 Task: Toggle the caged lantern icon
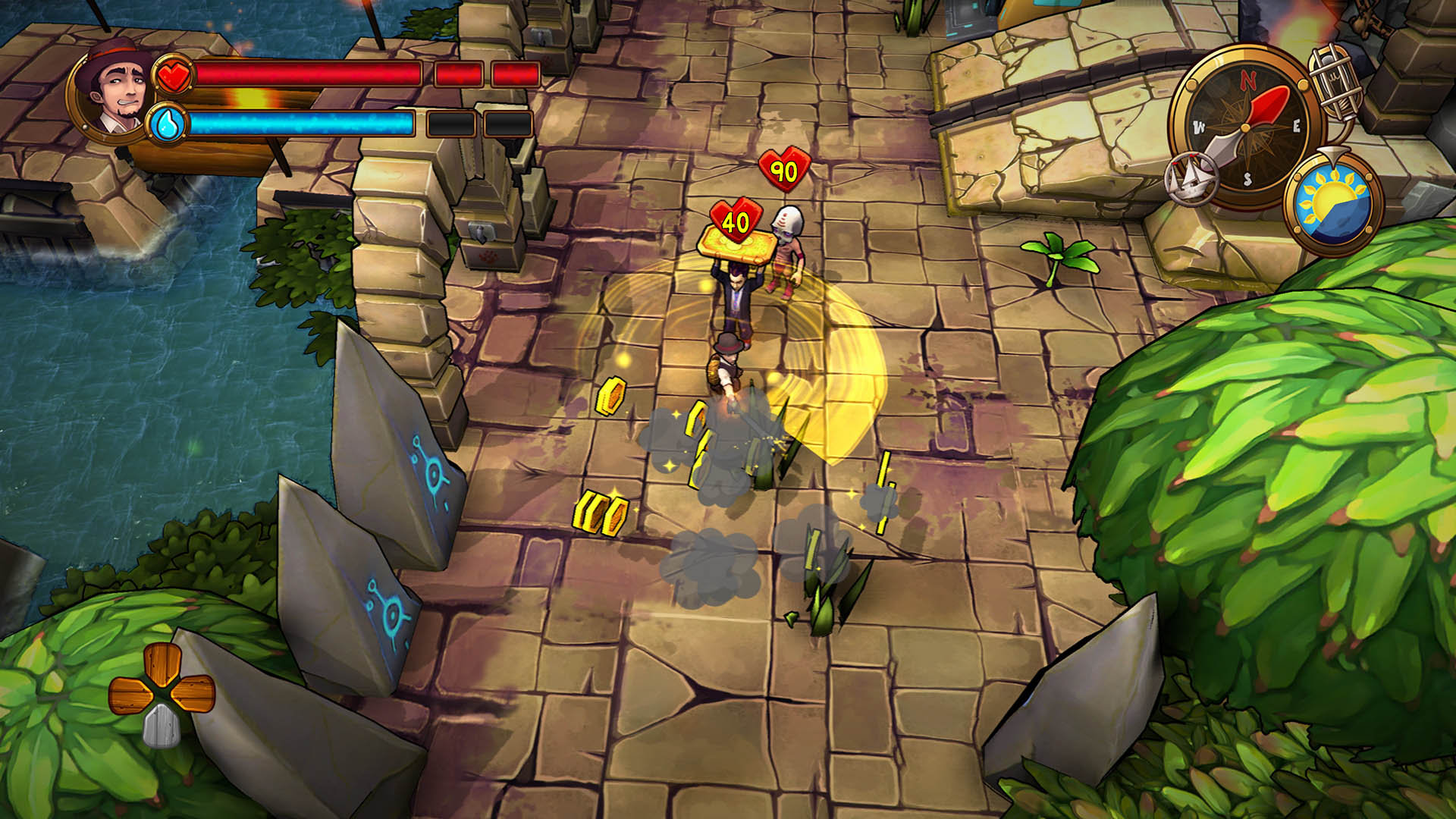pyautogui.click(x=1335, y=83)
